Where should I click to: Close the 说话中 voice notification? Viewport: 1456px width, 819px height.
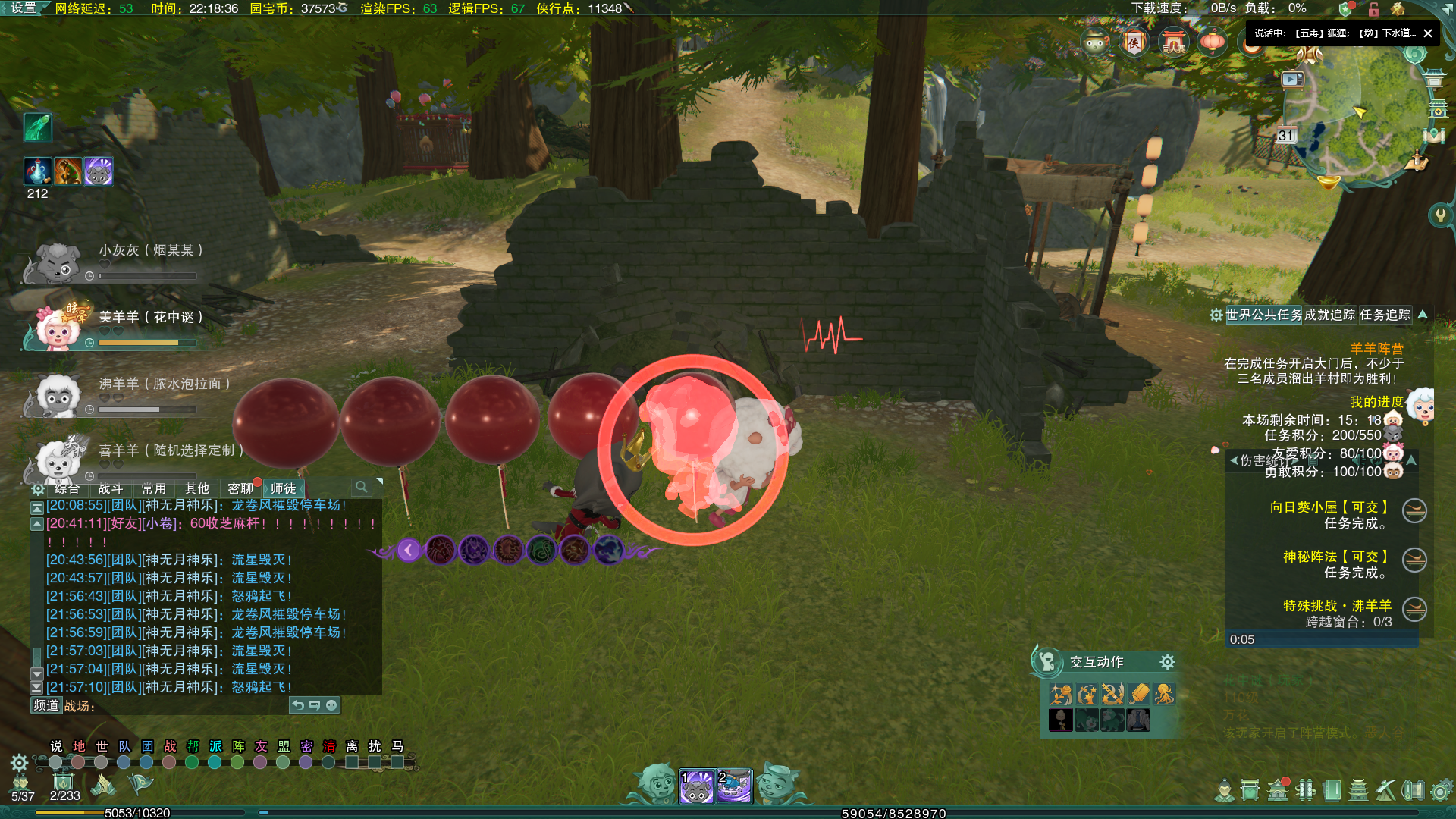coord(1428,33)
